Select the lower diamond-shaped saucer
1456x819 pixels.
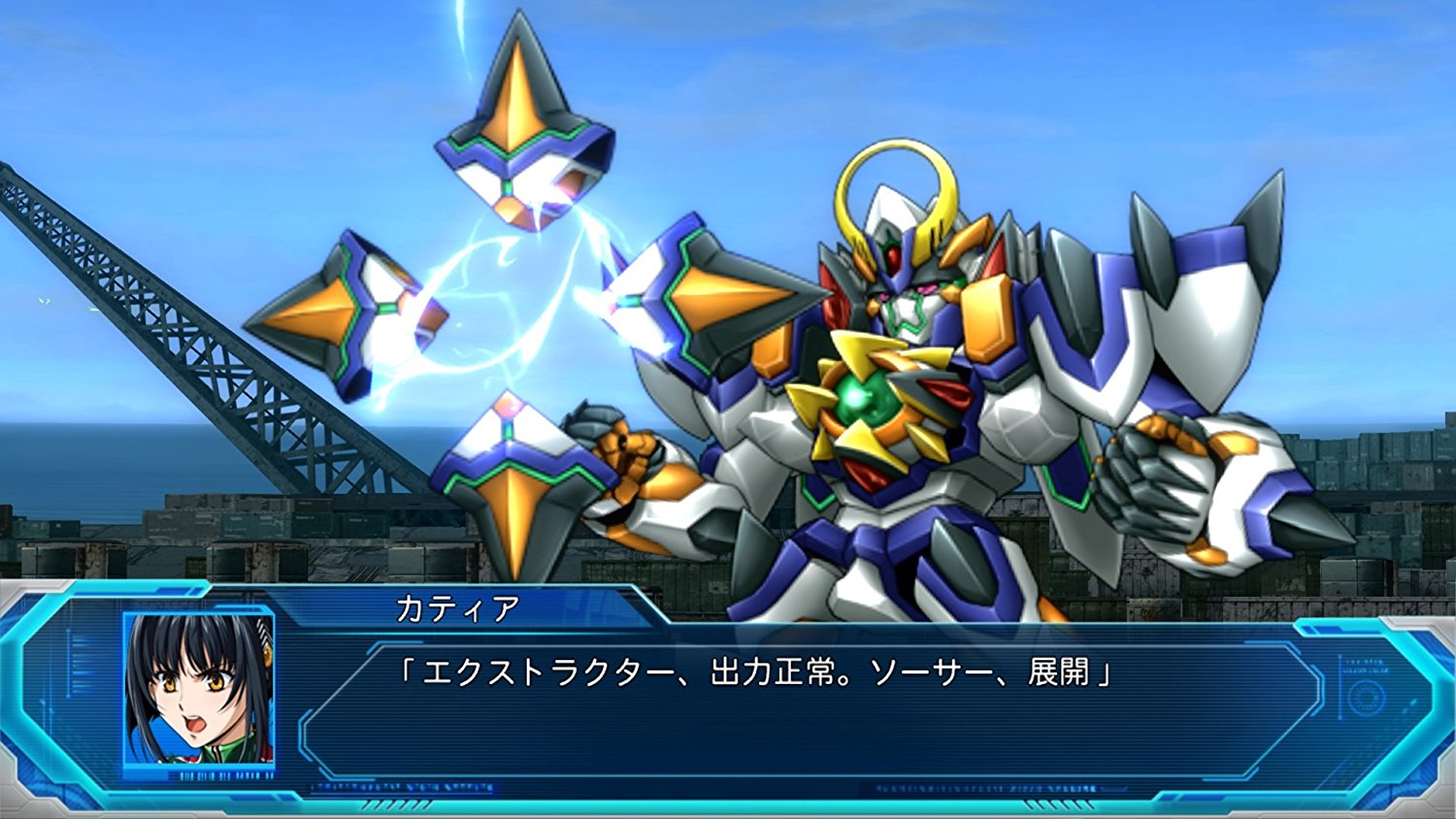[510, 475]
